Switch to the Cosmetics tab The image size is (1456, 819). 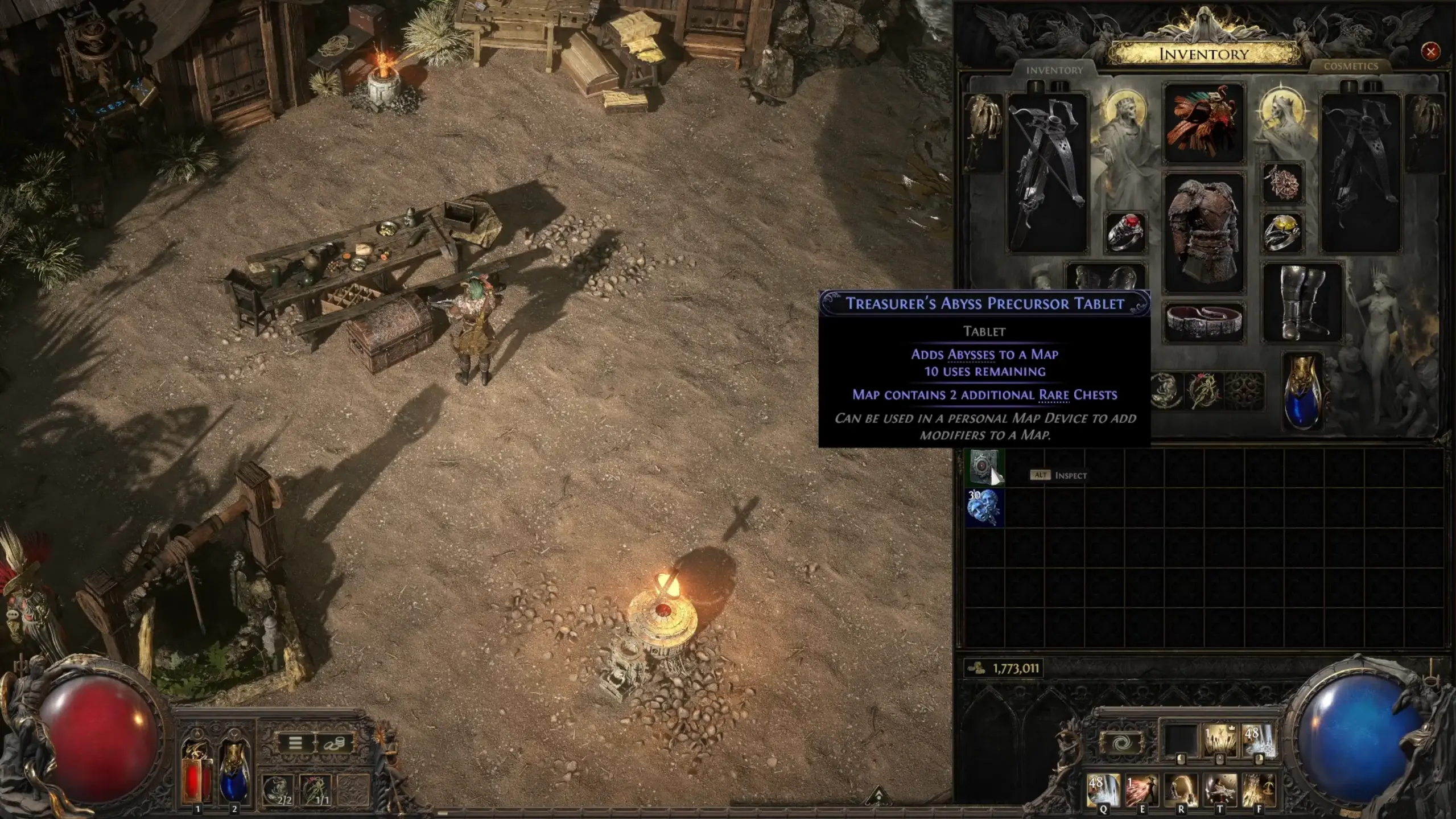coord(1350,67)
